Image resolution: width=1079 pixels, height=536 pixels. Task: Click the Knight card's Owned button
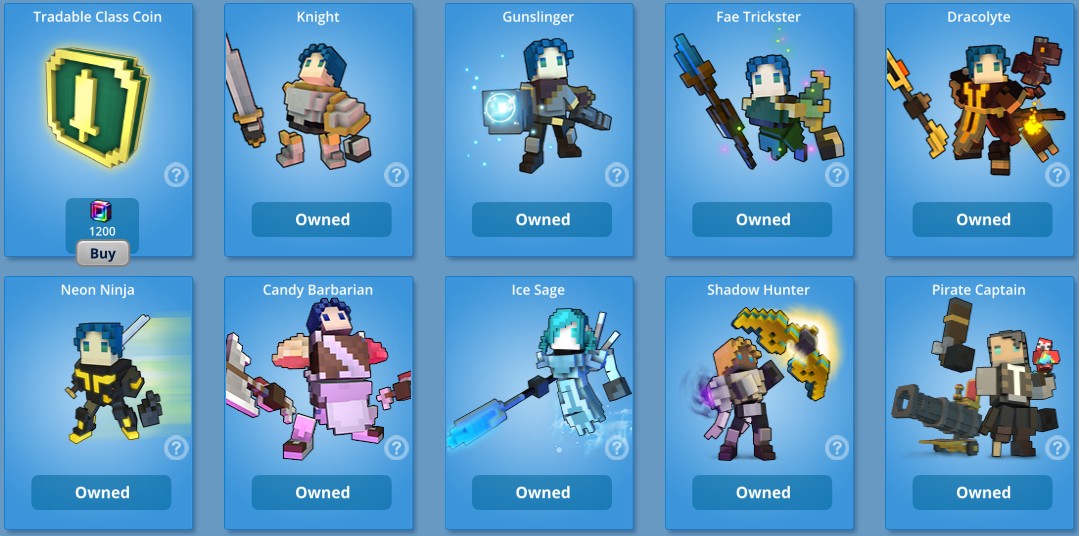coord(322,220)
